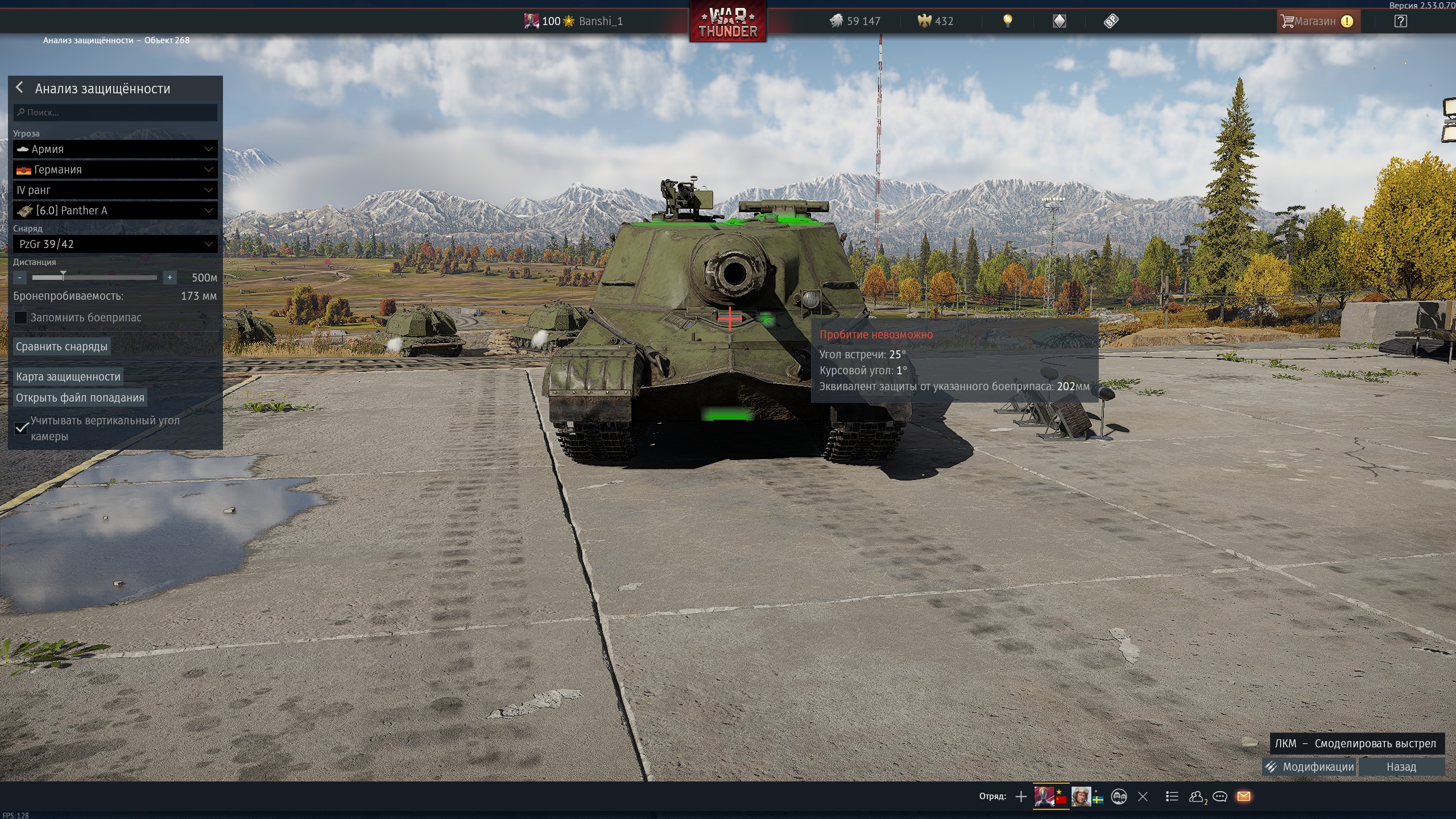Viewport: 1456px width, 819px height.
Task: Open the Германия country dropdown
Action: pyautogui.click(x=115, y=169)
